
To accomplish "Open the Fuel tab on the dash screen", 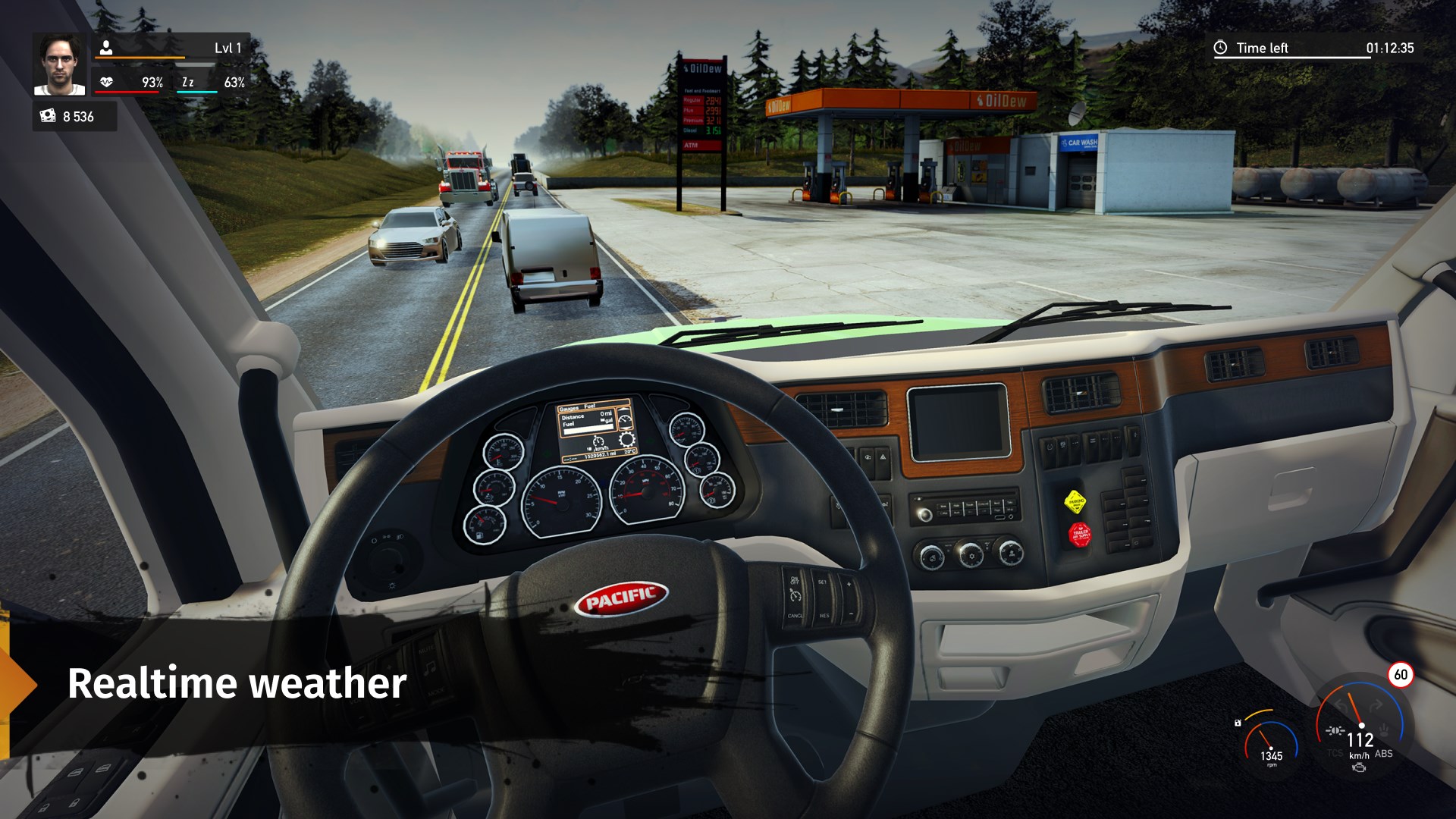I will tap(590, 406).
